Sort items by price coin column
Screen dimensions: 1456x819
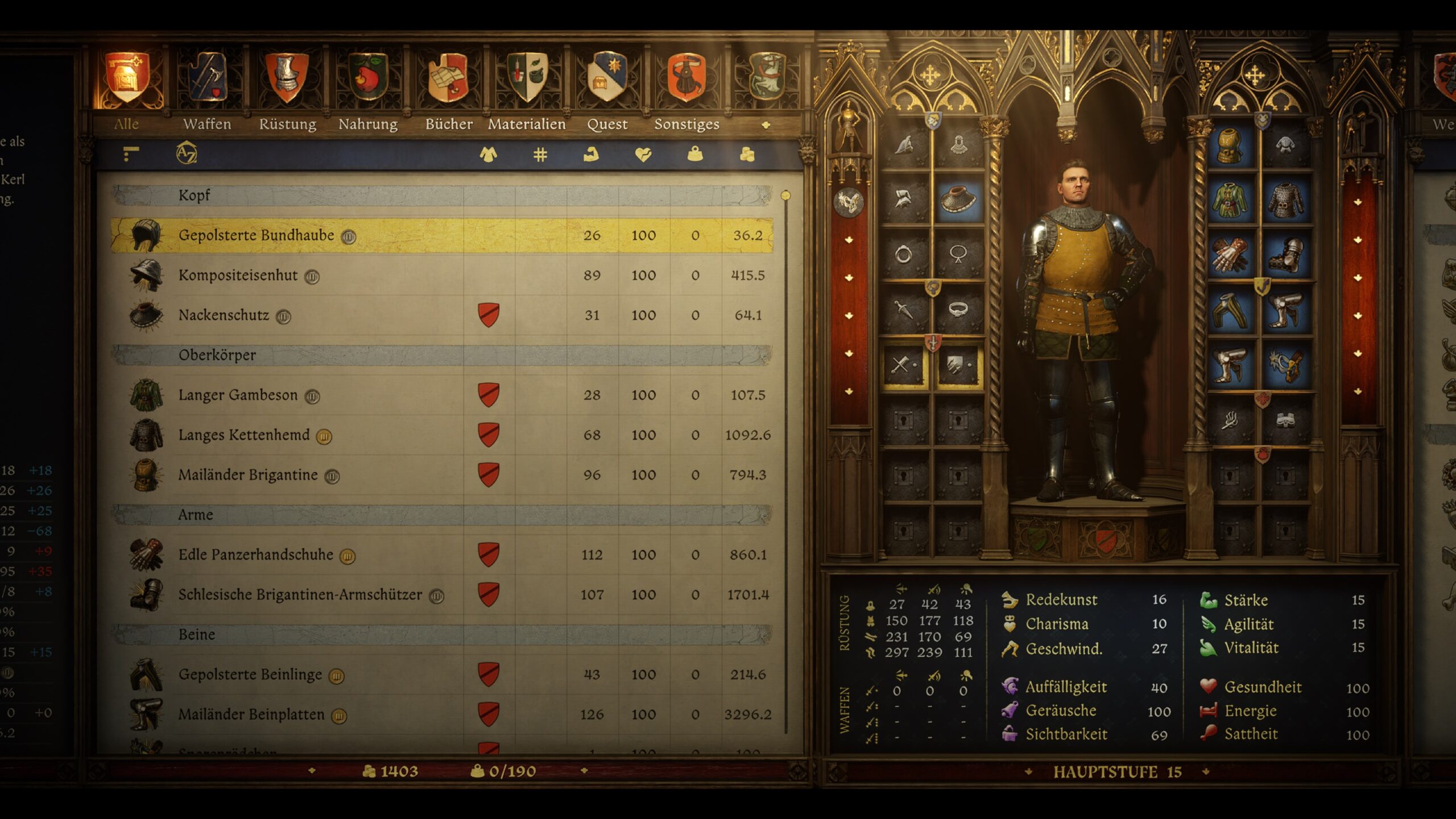(747, 154)
